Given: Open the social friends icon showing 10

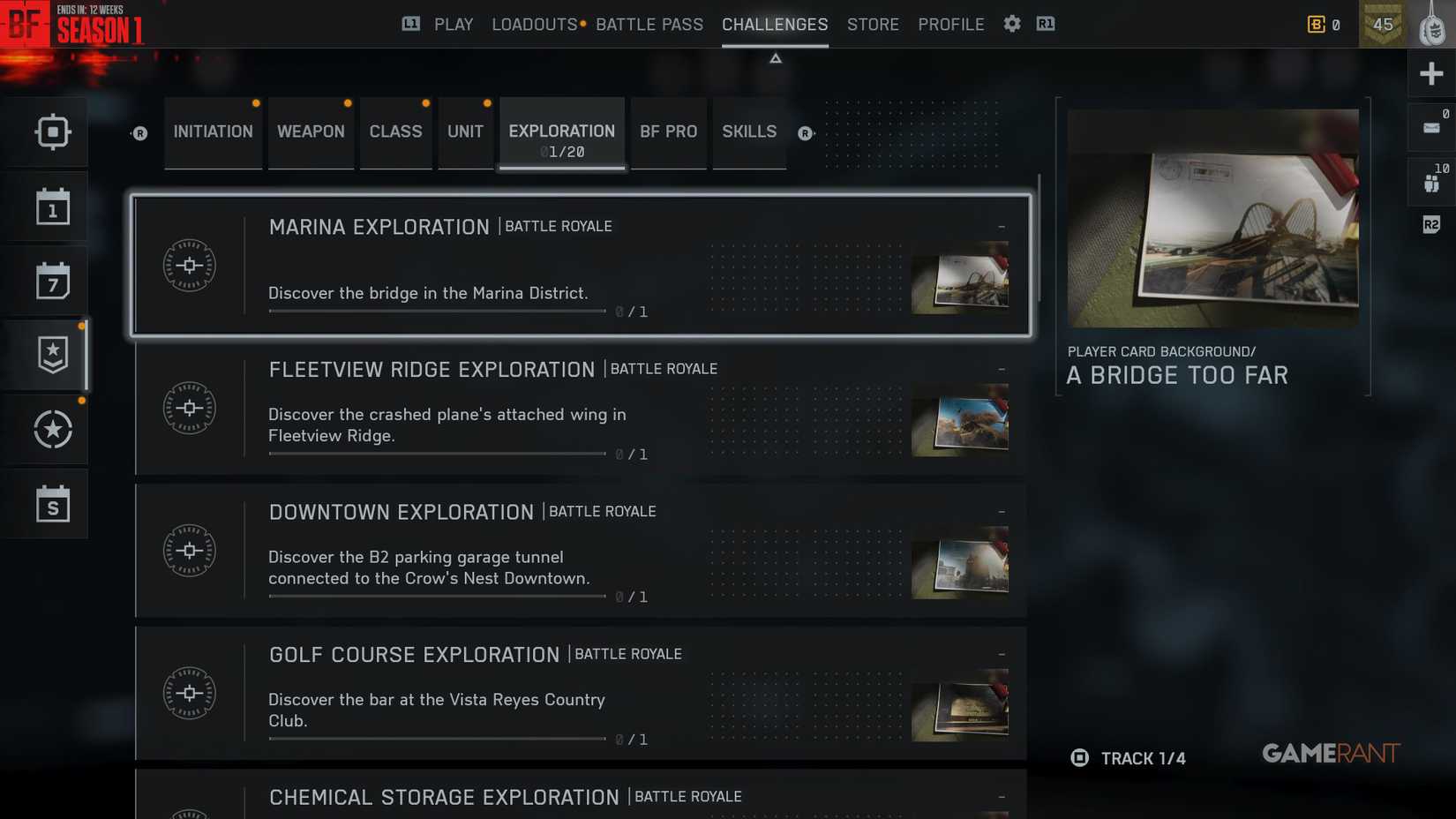Looking at the screenshot, I should point(1431,181).
